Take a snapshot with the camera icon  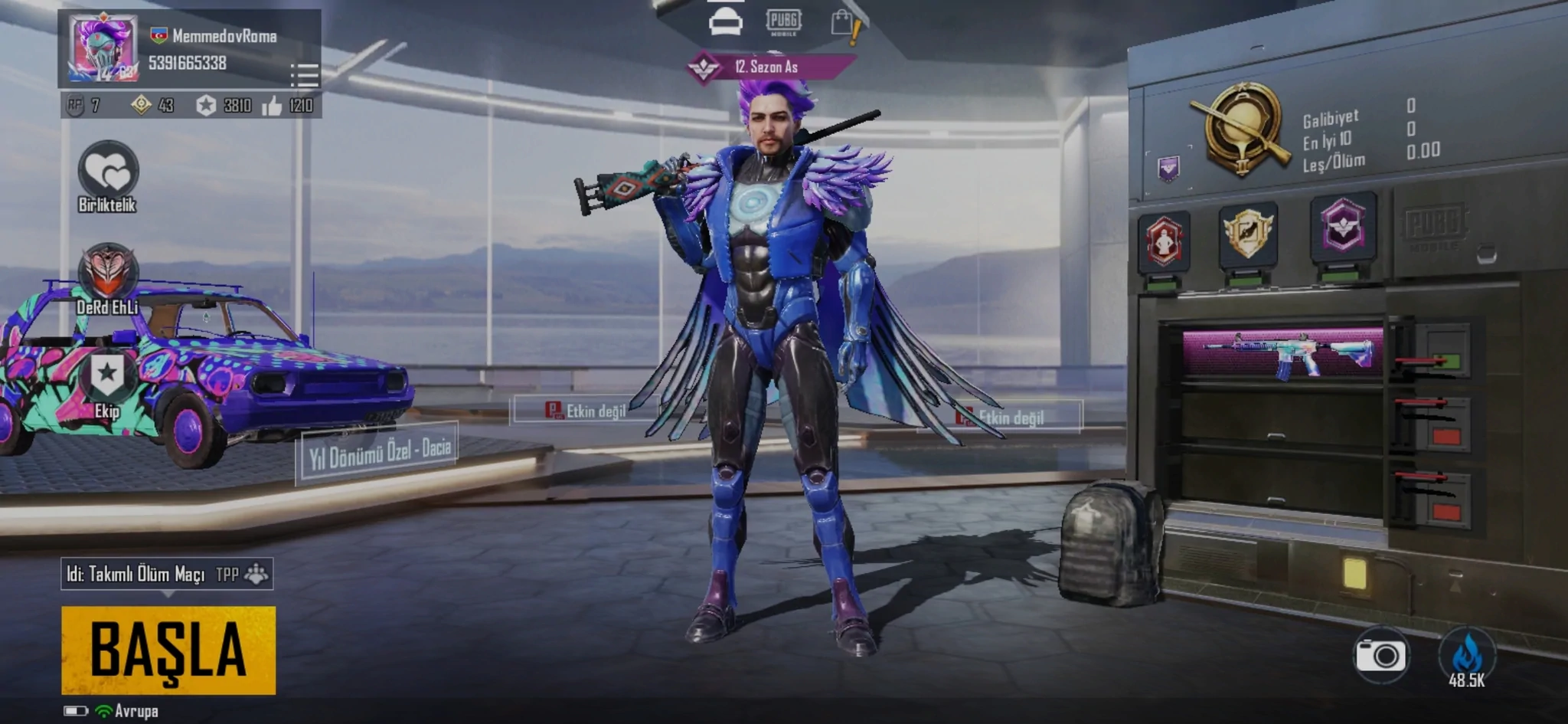[x=1380, y=655]
